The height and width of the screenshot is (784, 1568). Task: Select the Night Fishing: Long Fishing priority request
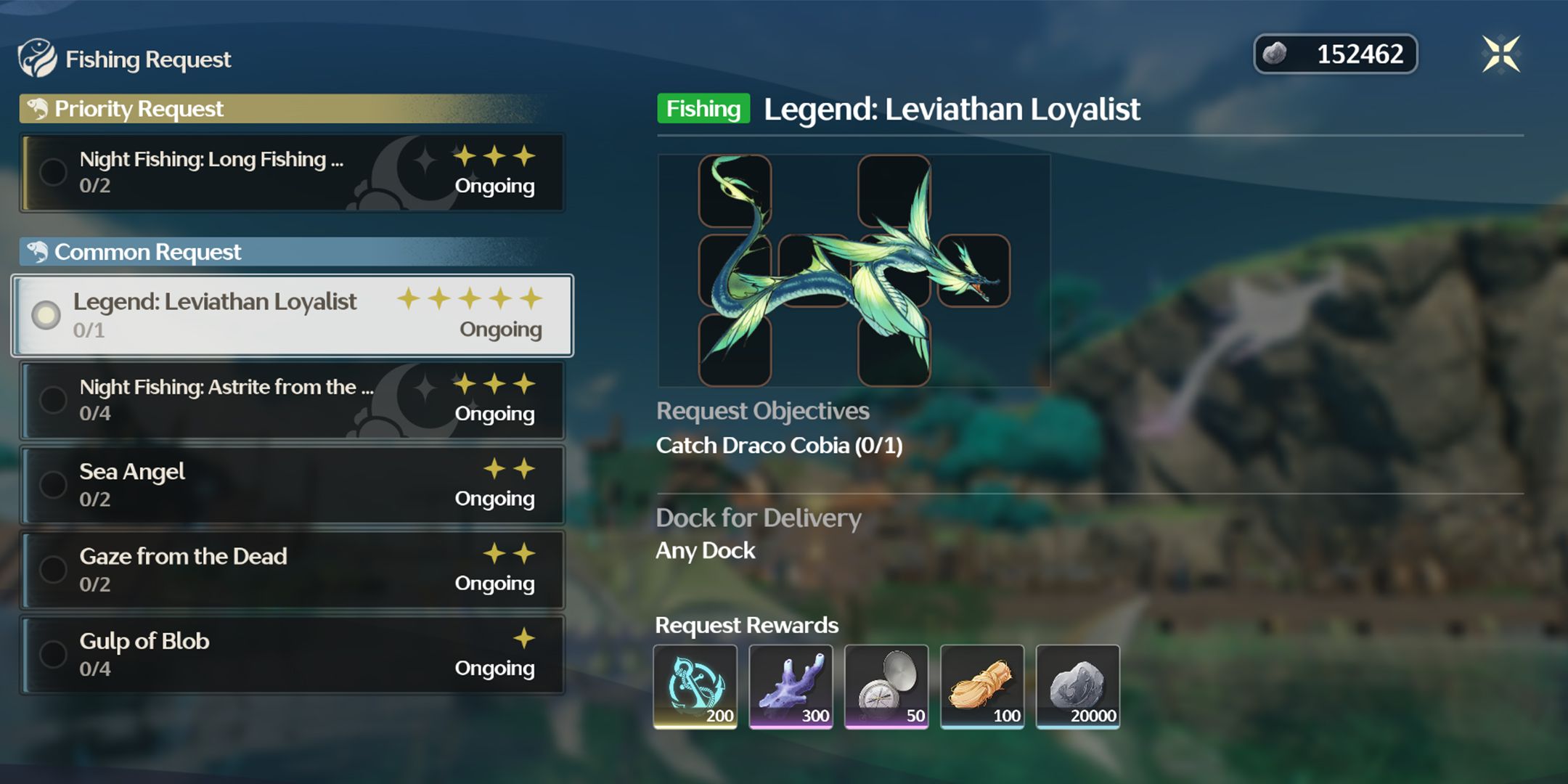tap(292, 173)
